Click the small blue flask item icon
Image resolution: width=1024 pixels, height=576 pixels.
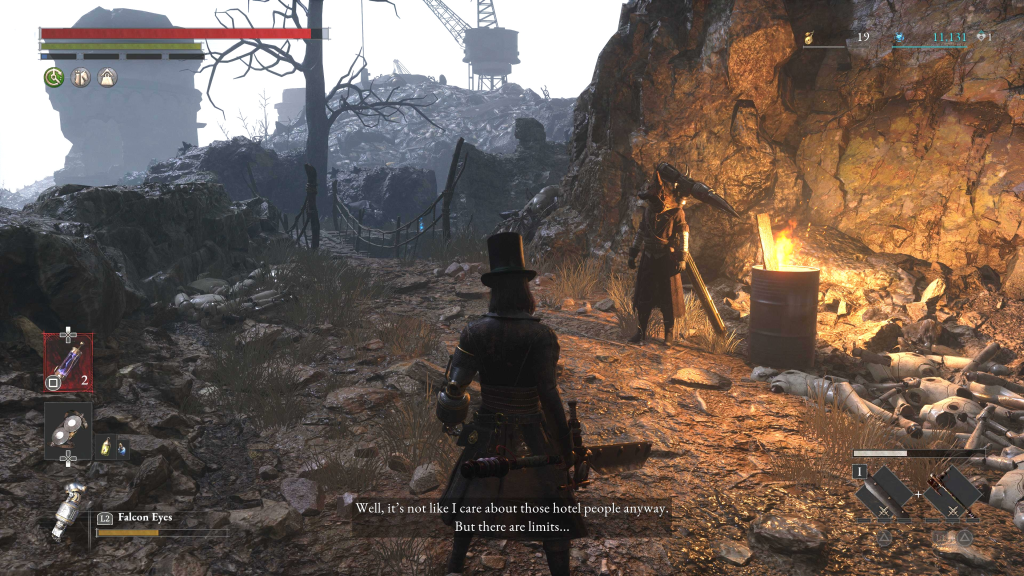click(x=122, y=448)
